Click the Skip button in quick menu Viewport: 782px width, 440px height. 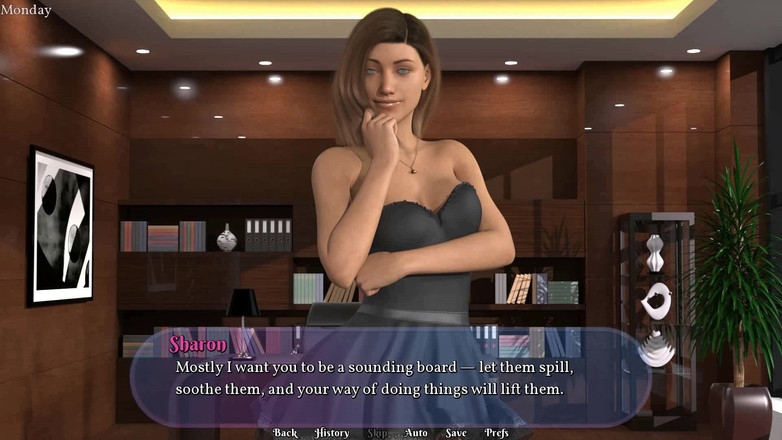[378, 433]
